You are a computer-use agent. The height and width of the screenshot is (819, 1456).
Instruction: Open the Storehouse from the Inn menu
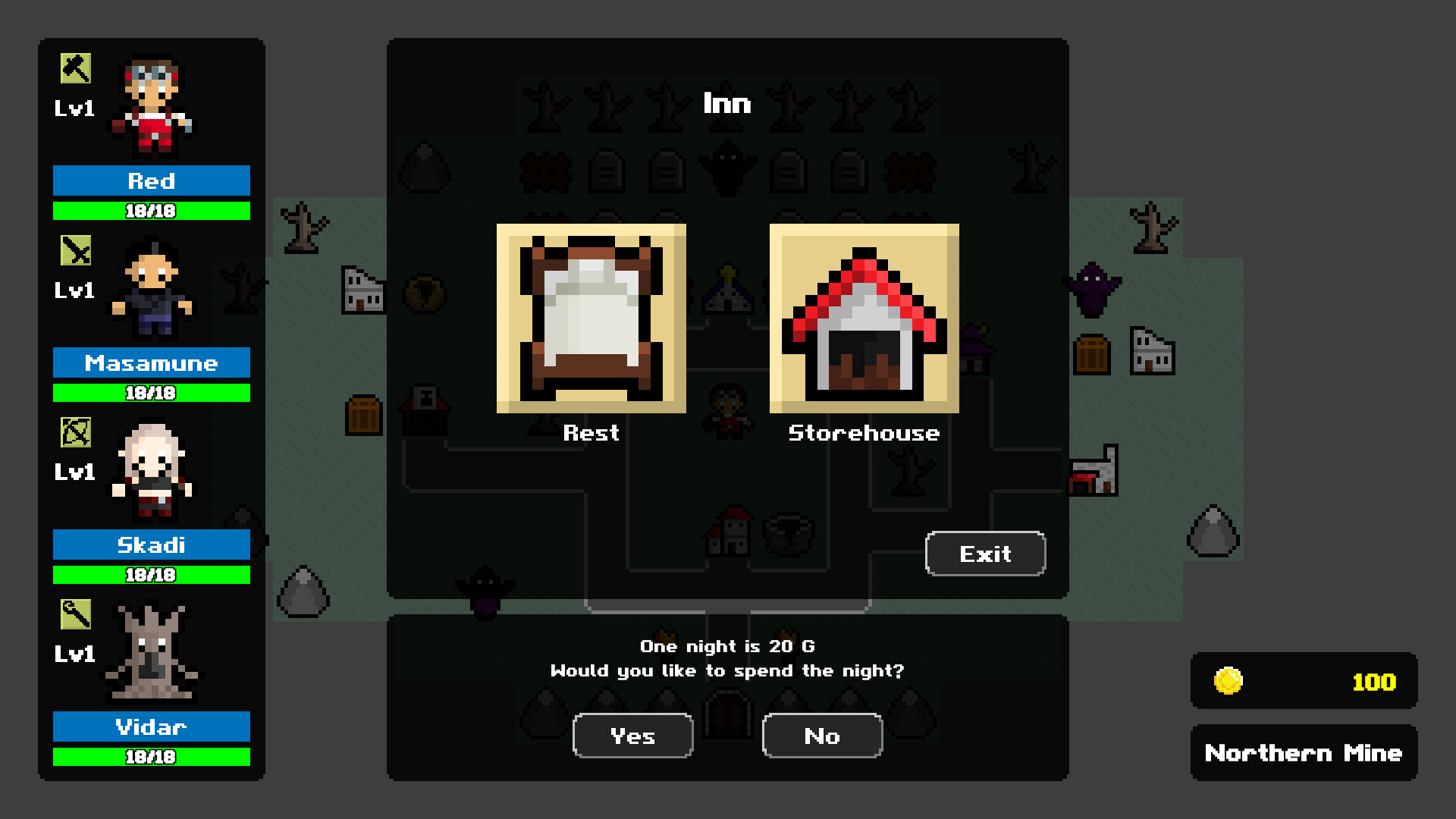[864, 317]
